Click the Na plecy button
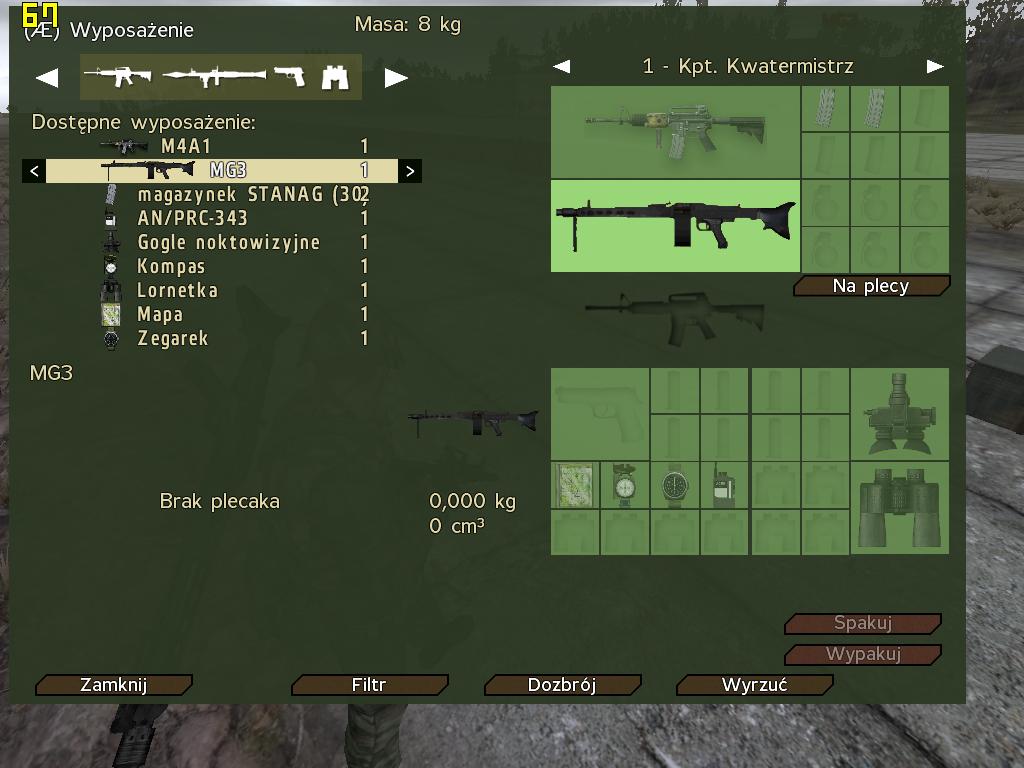Screen dimensions: 1024x768 (871, 287)
